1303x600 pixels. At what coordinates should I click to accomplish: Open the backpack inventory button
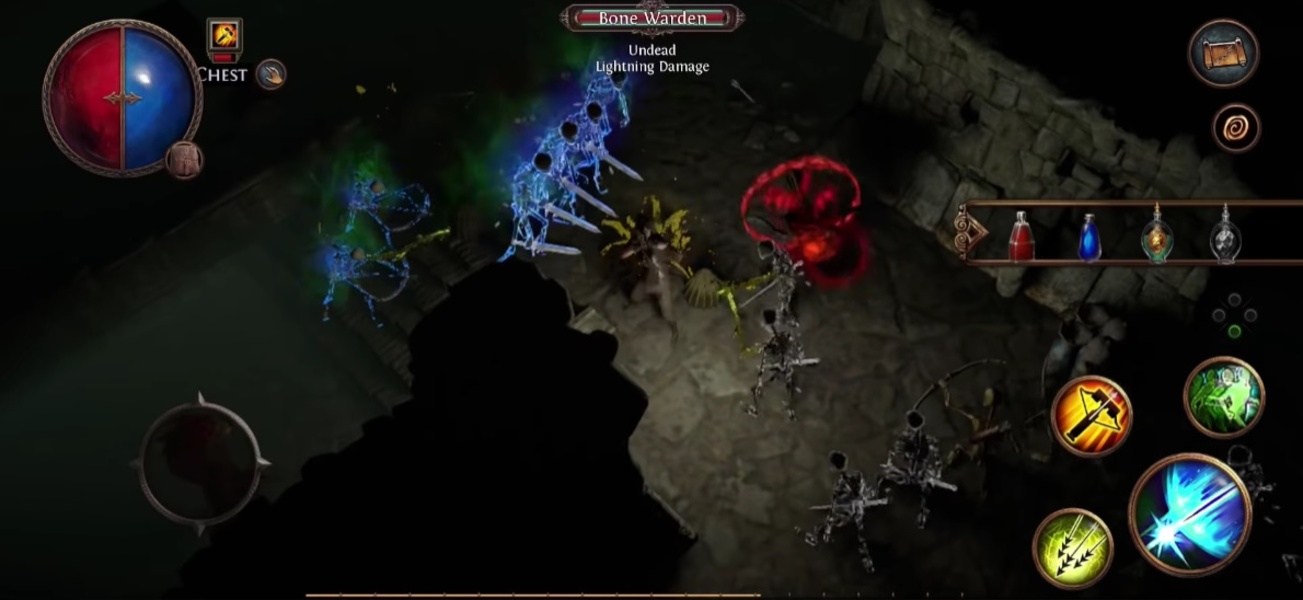pyautogui.click(x=184, y=160)
